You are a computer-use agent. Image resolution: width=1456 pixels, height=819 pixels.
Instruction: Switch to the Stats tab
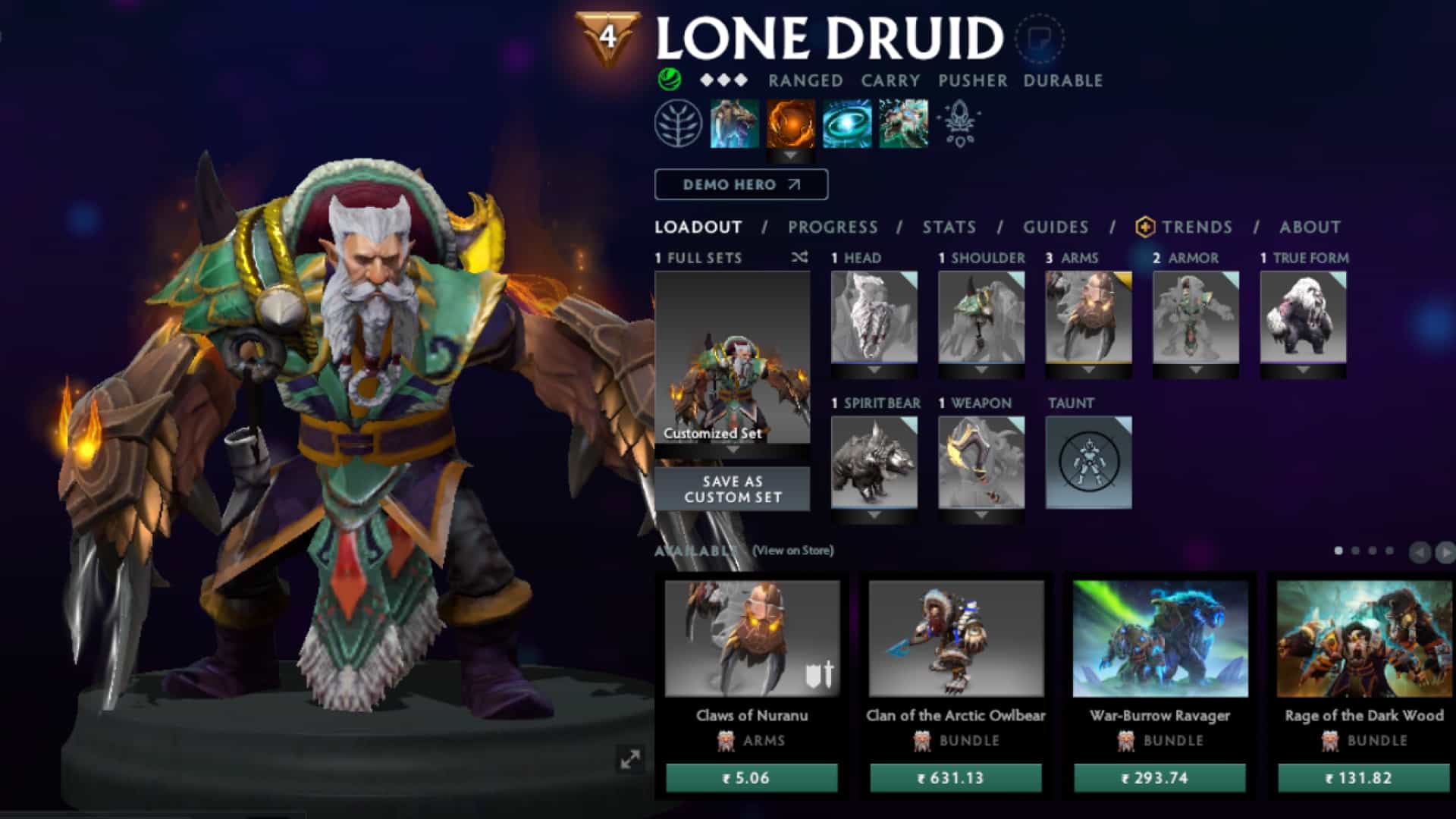(x=949, y=227)
